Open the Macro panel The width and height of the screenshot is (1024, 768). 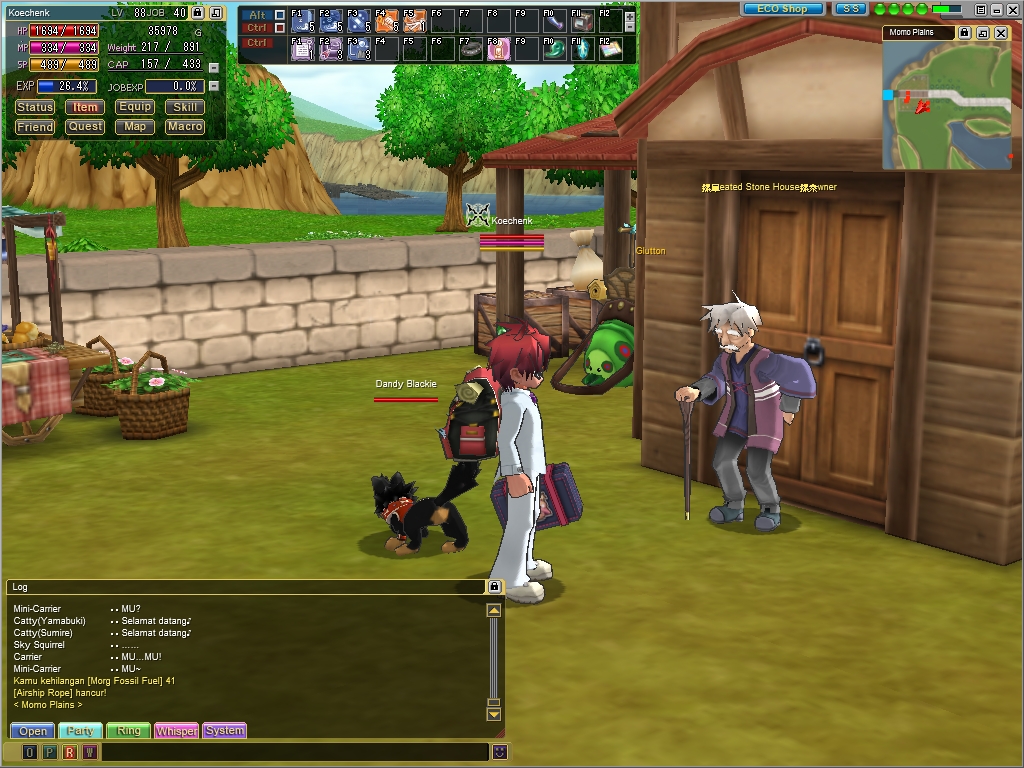(185, 127)
